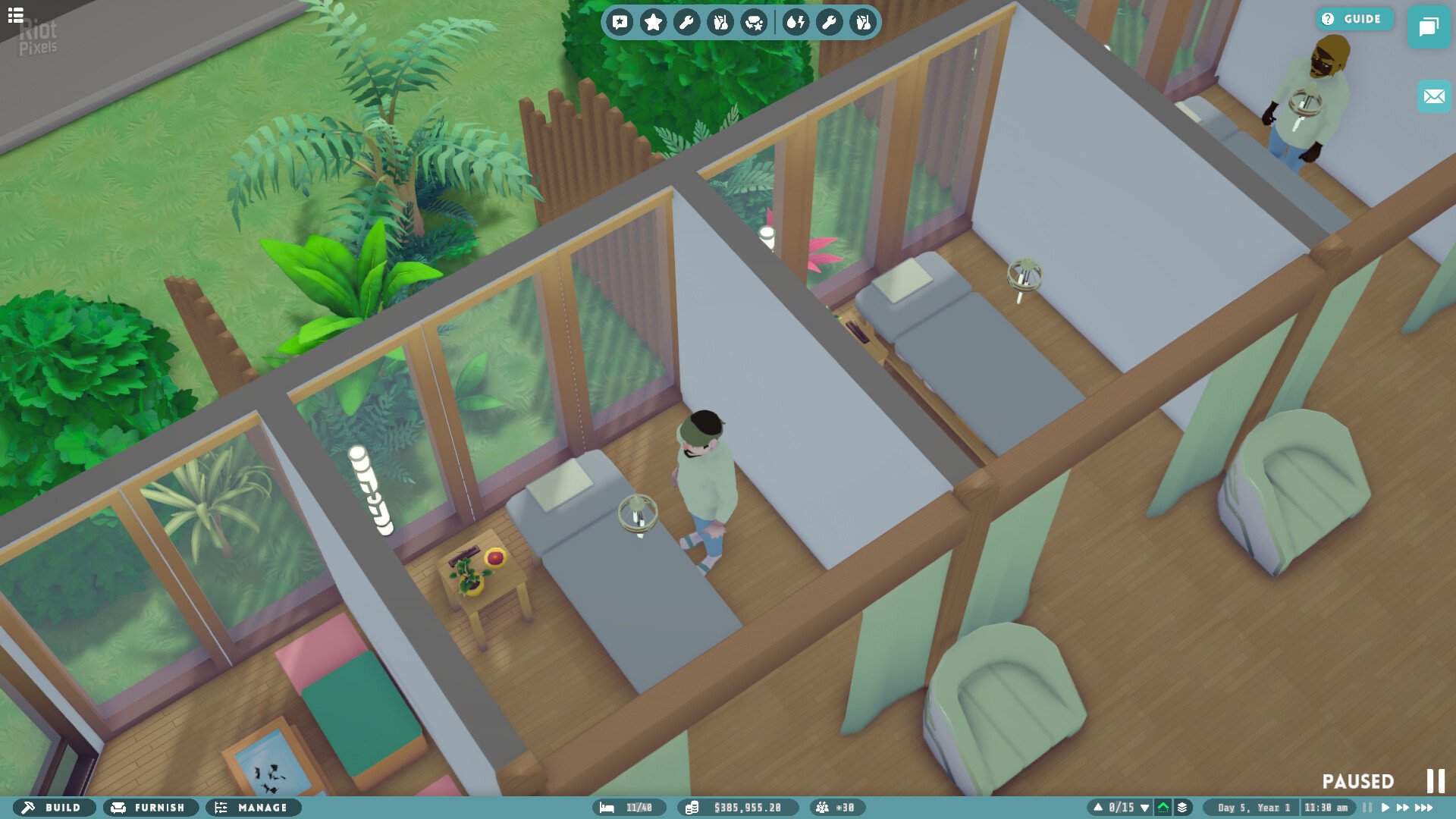Toggle the layer stack view icon
This screenshot has width=1456, height=819.
[1182, 807]
